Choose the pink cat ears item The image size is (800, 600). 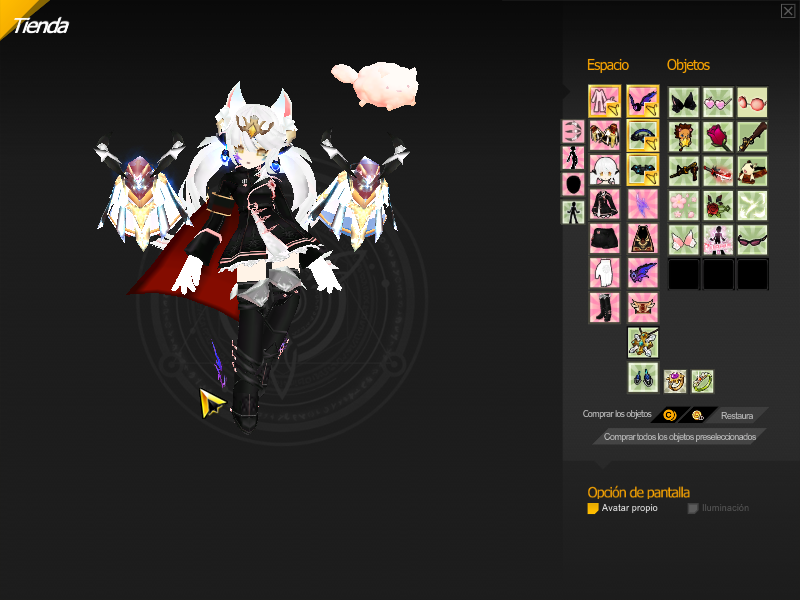click(684, 239)
